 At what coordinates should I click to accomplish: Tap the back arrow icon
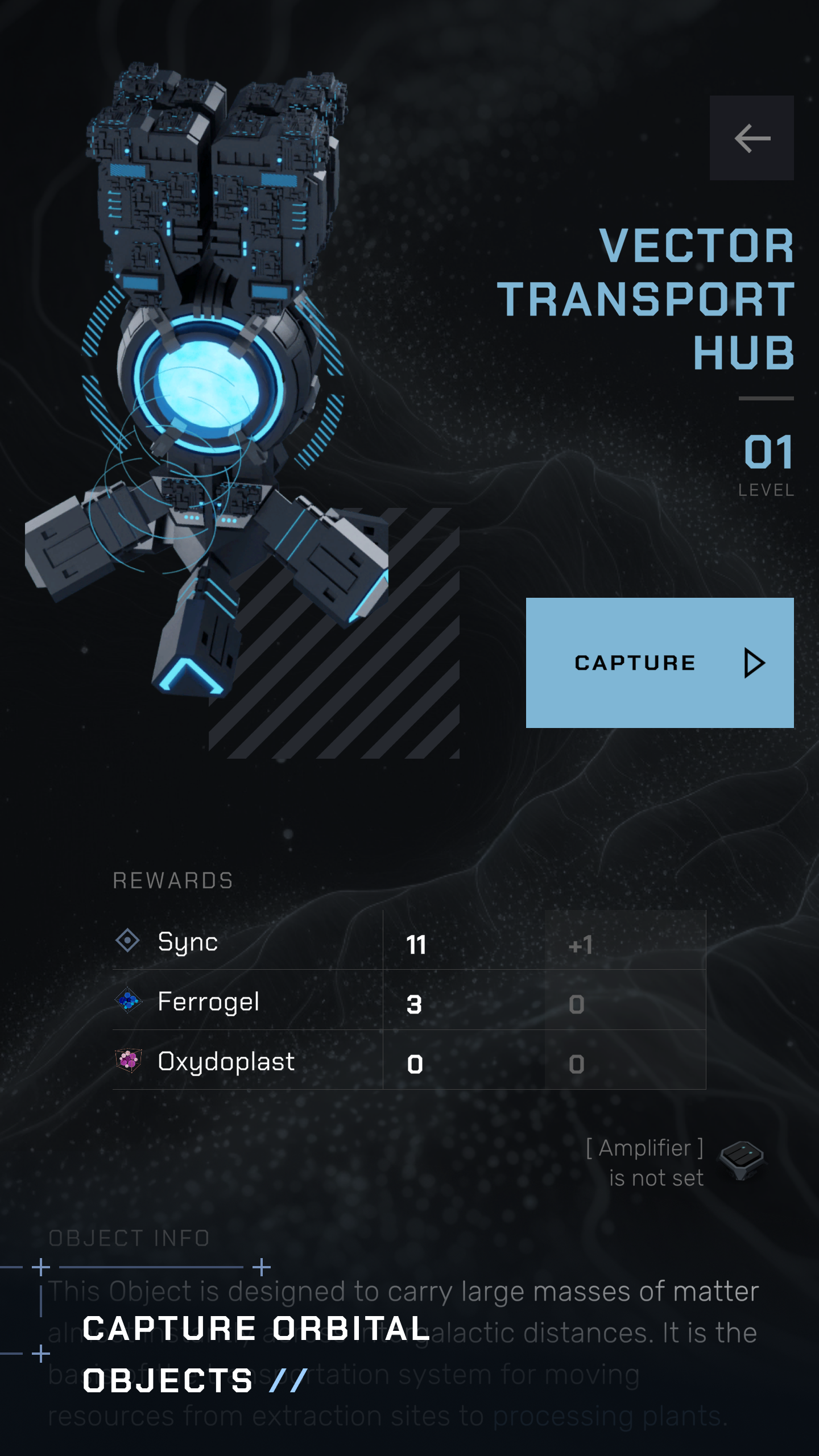[x=751, y=138]
